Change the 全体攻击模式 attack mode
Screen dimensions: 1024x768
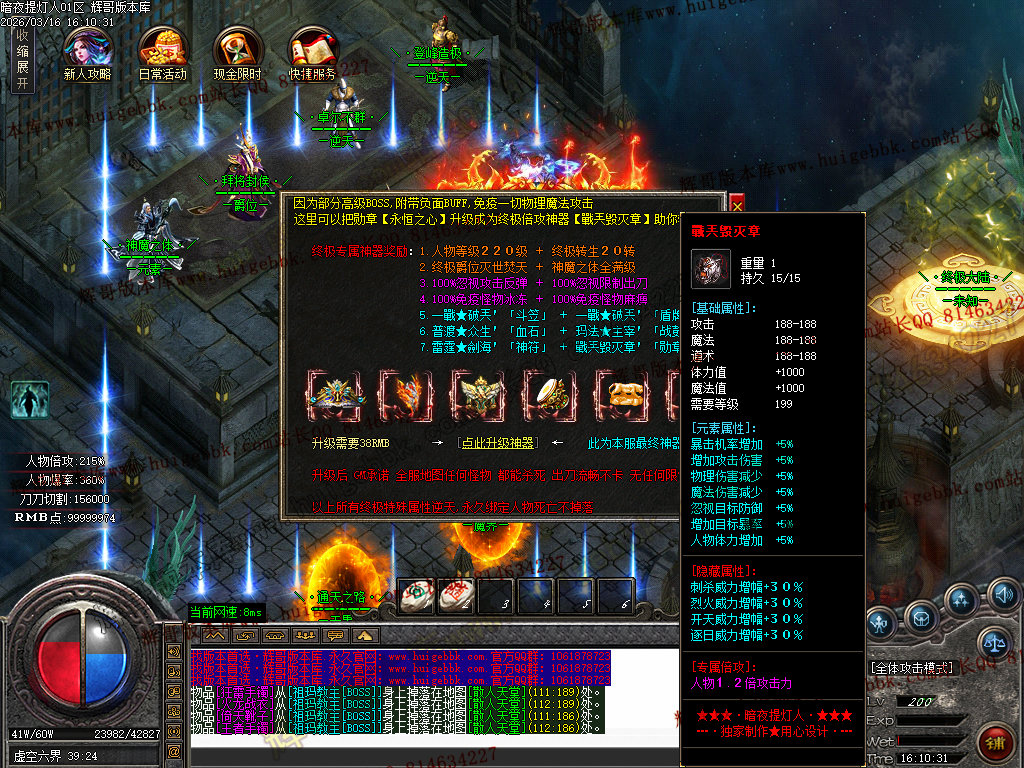912,667
